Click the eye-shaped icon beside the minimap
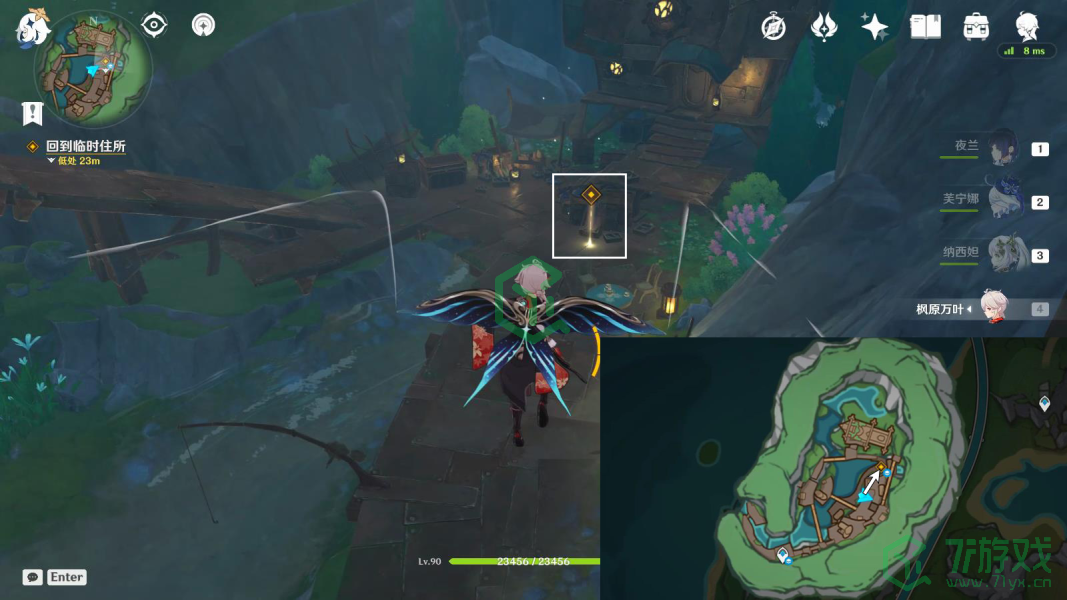 click(154, 24)
